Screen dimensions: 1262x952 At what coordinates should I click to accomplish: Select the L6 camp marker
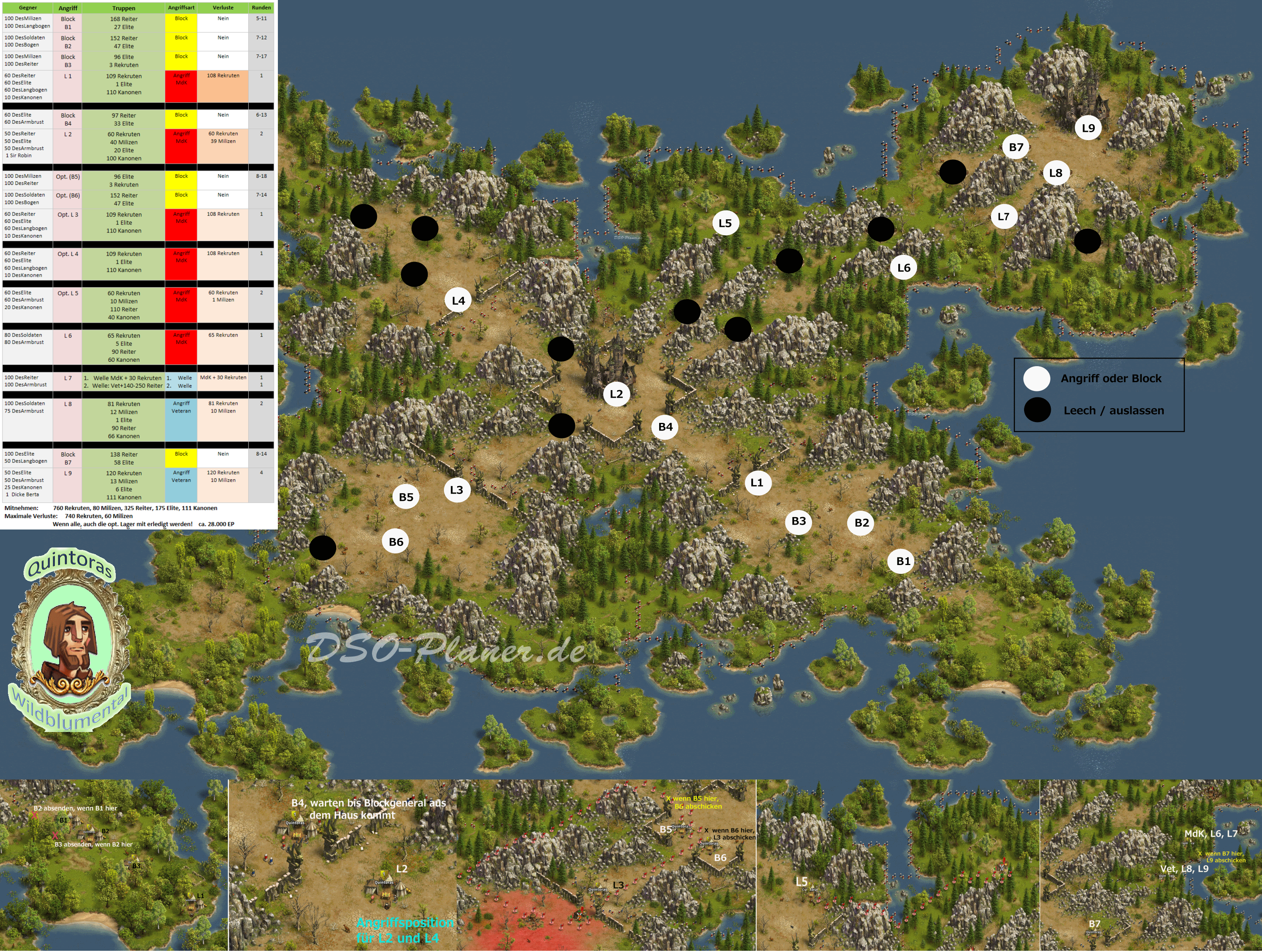click(904, 268)
